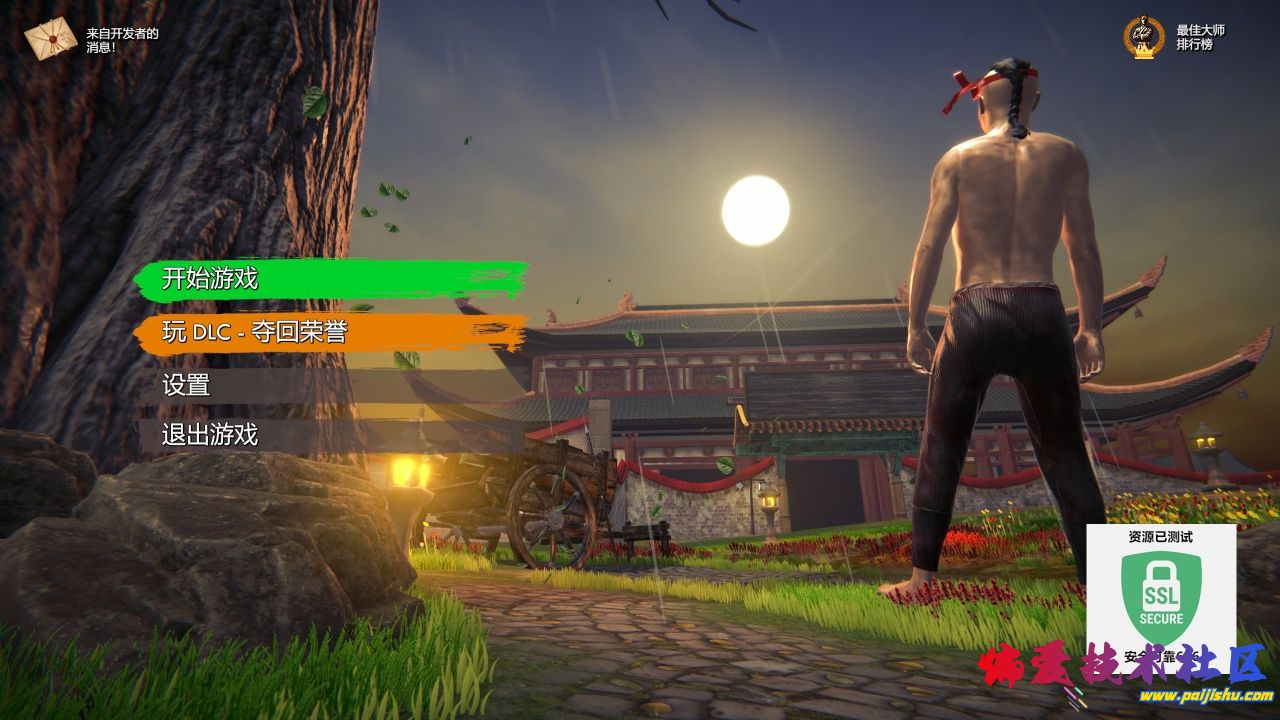Choose 退出游戏 to quit the game
This screenshot has width=1280, height=720.
click(x=210, y=435)
